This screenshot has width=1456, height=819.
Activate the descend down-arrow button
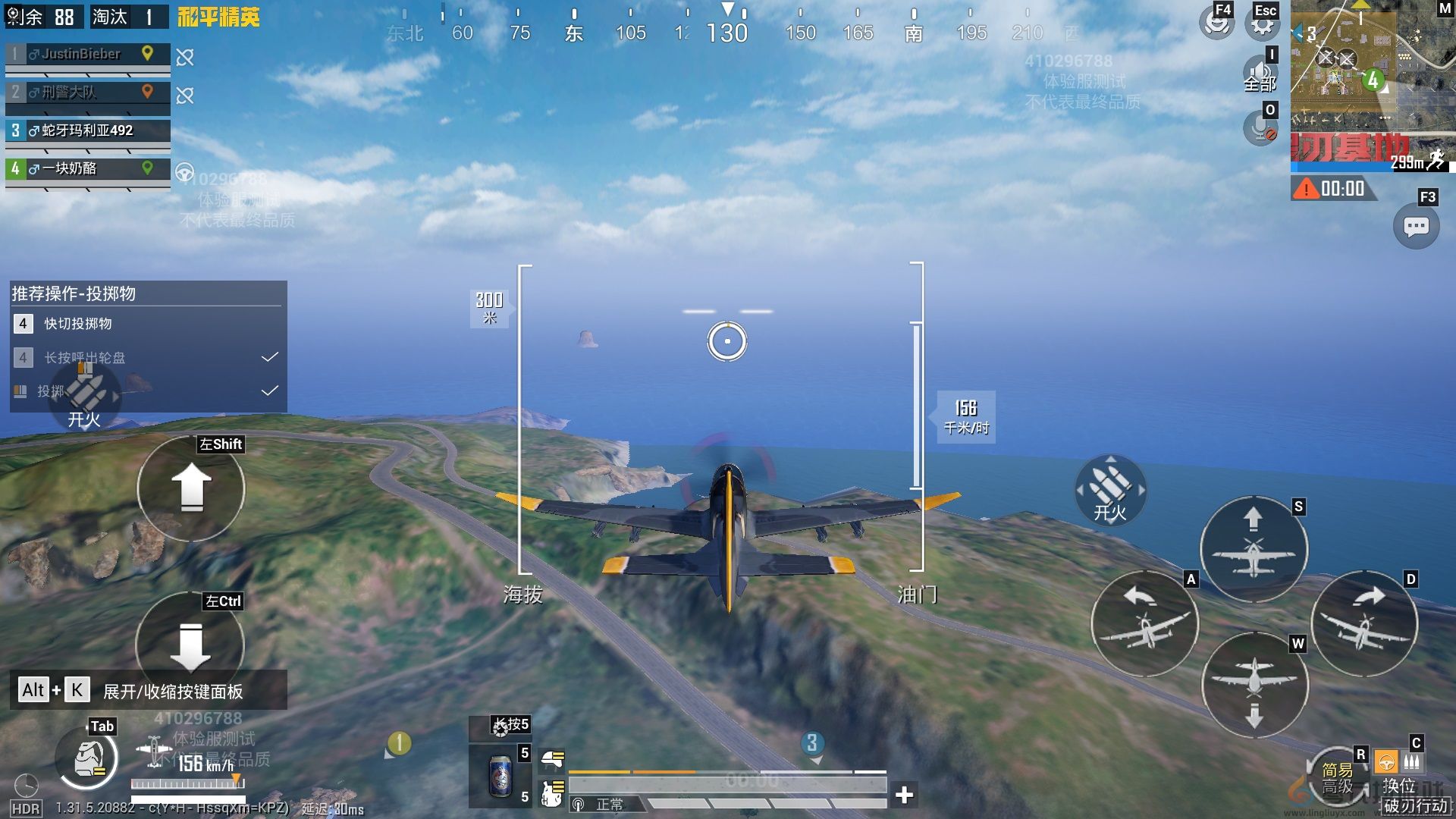tap(191, 645)
